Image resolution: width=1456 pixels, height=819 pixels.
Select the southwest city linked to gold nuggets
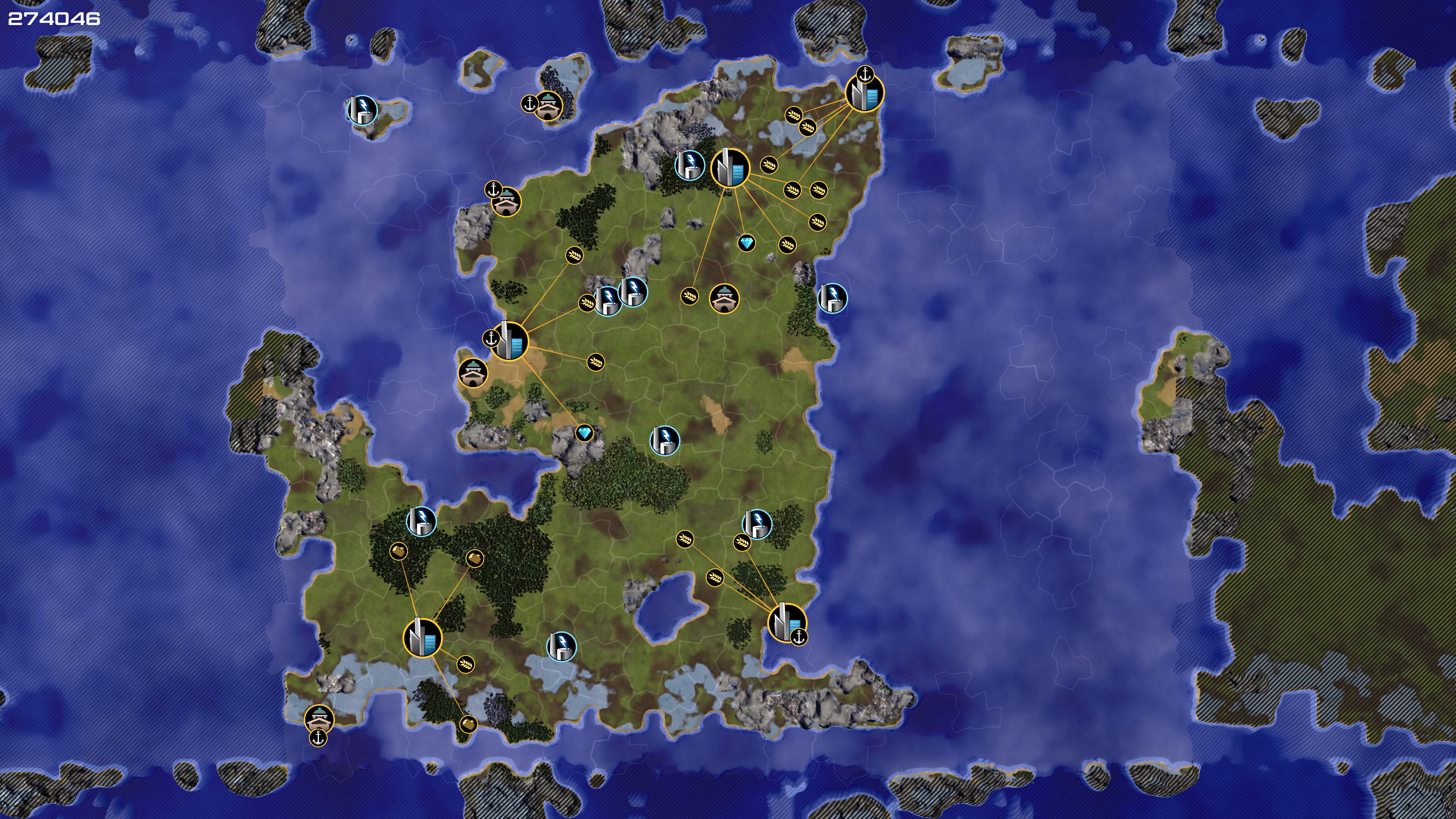(422, 638)
